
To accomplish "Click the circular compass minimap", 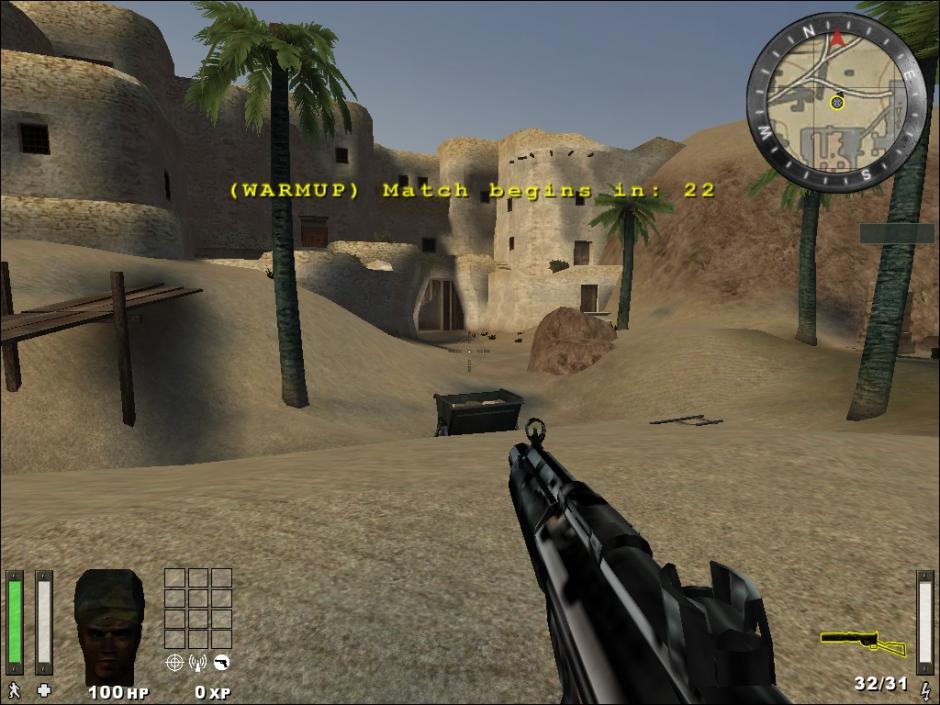I will coord(836,100).
